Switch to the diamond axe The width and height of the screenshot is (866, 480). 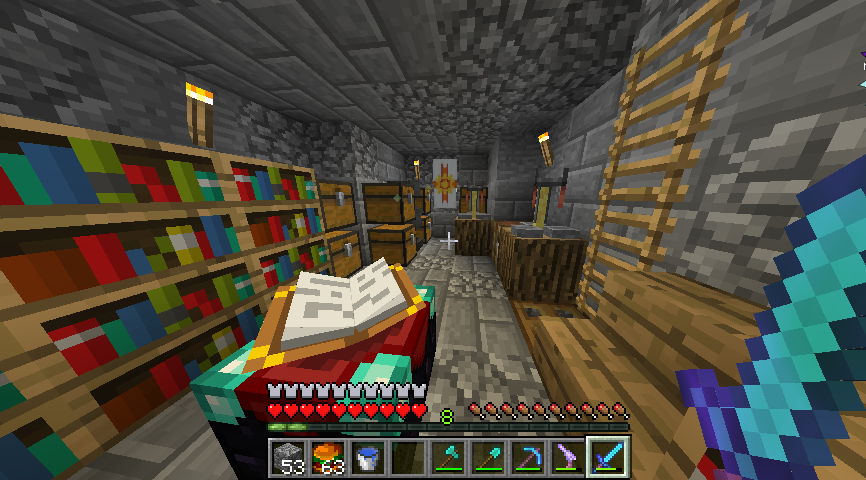click(448, 458)
